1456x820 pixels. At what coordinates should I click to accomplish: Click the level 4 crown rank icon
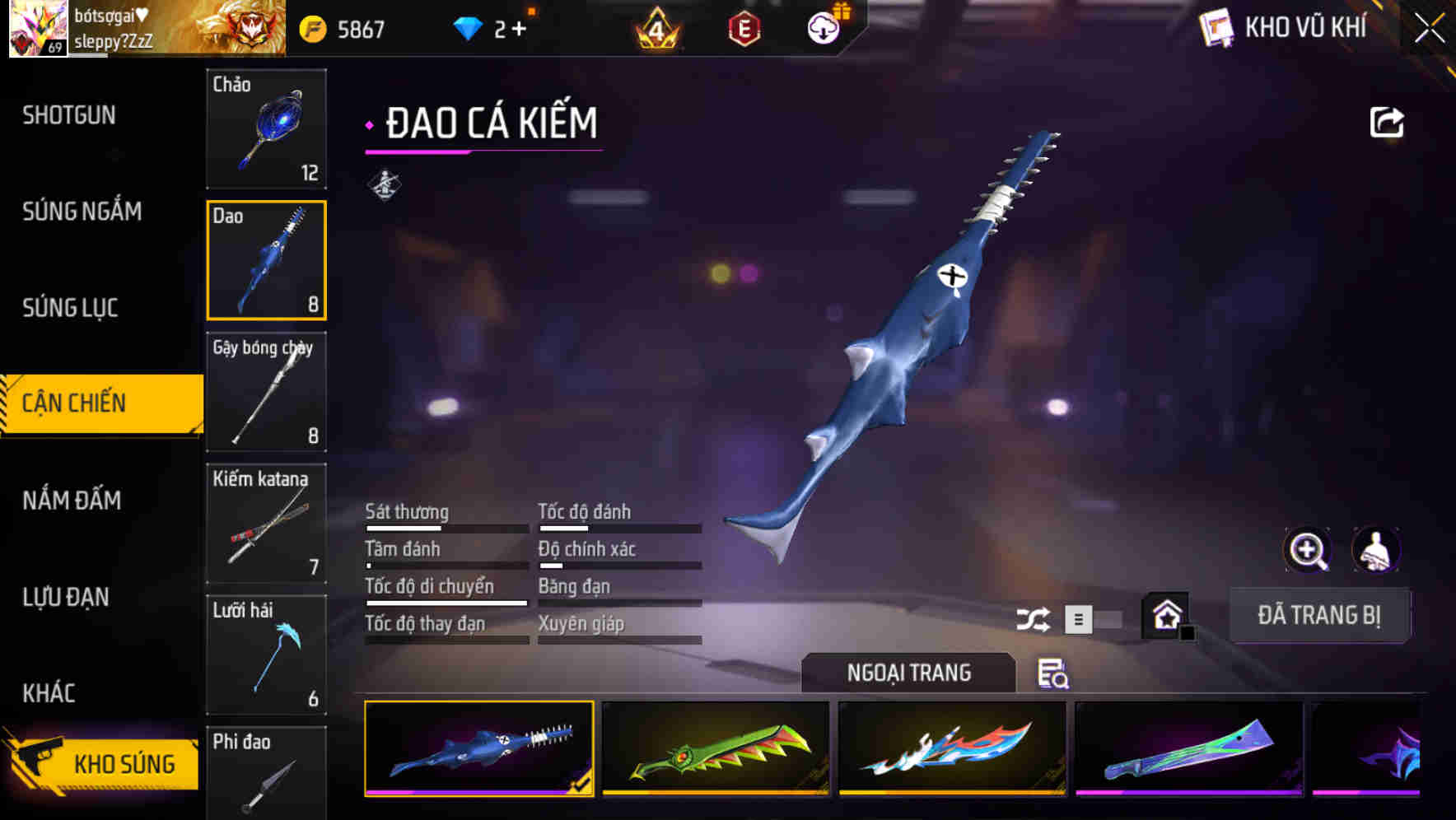(655, 27)
